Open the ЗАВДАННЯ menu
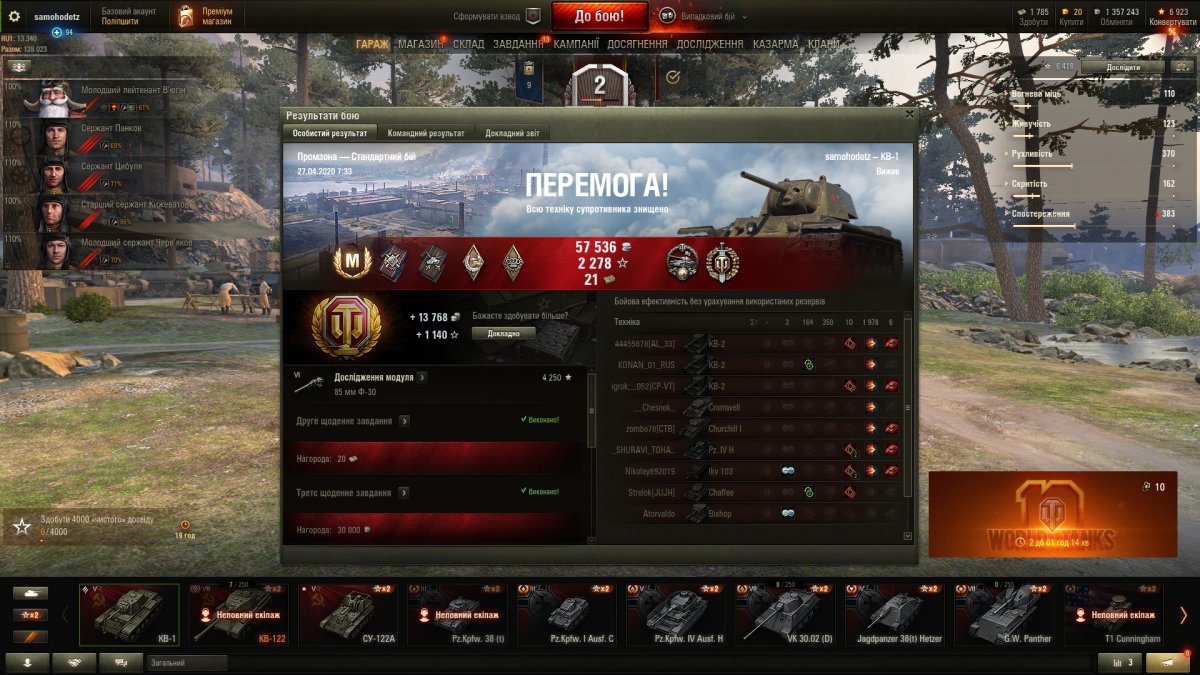This screenshot has width=1200, height=675. point(518,45)
